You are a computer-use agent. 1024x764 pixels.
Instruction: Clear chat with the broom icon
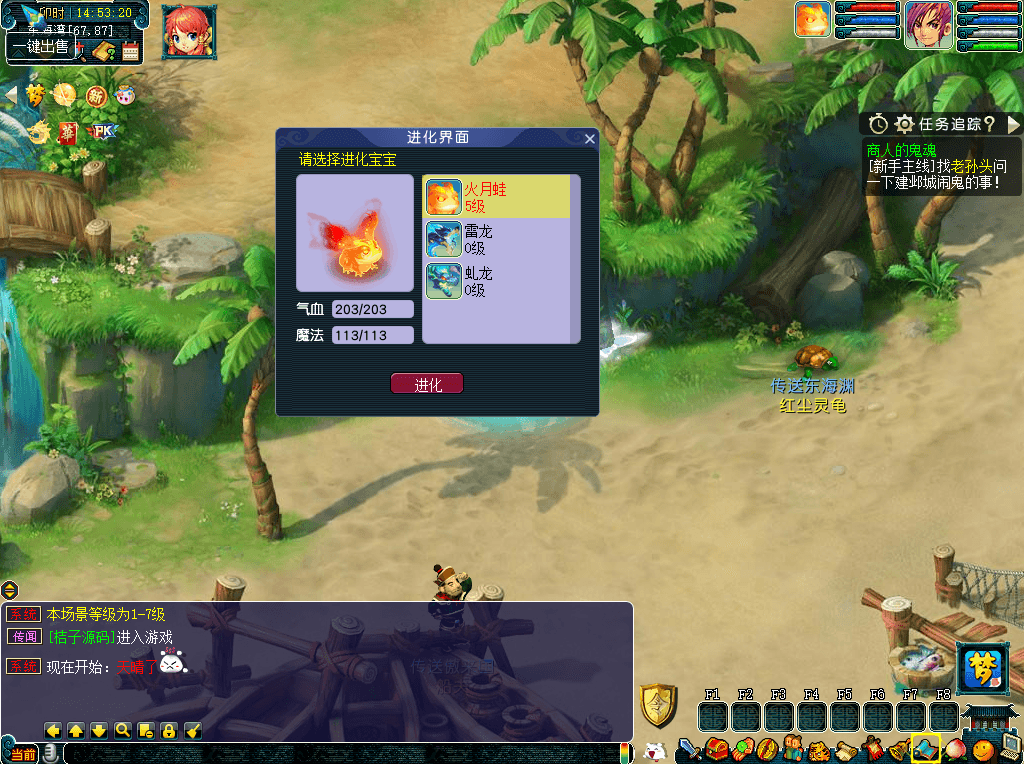pyautogui.click(x=193, y=730)
